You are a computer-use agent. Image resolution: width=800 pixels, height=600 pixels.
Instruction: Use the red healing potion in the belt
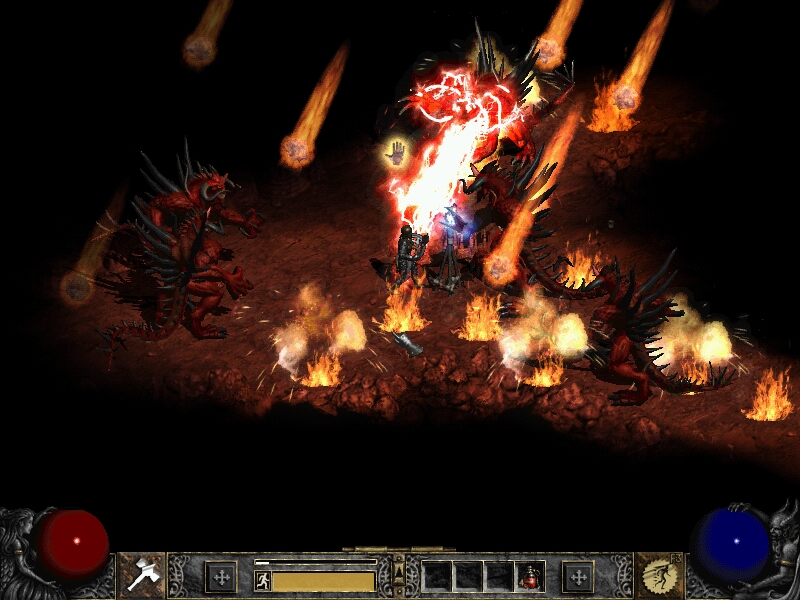pyautogui.click(x=530, y=576)
